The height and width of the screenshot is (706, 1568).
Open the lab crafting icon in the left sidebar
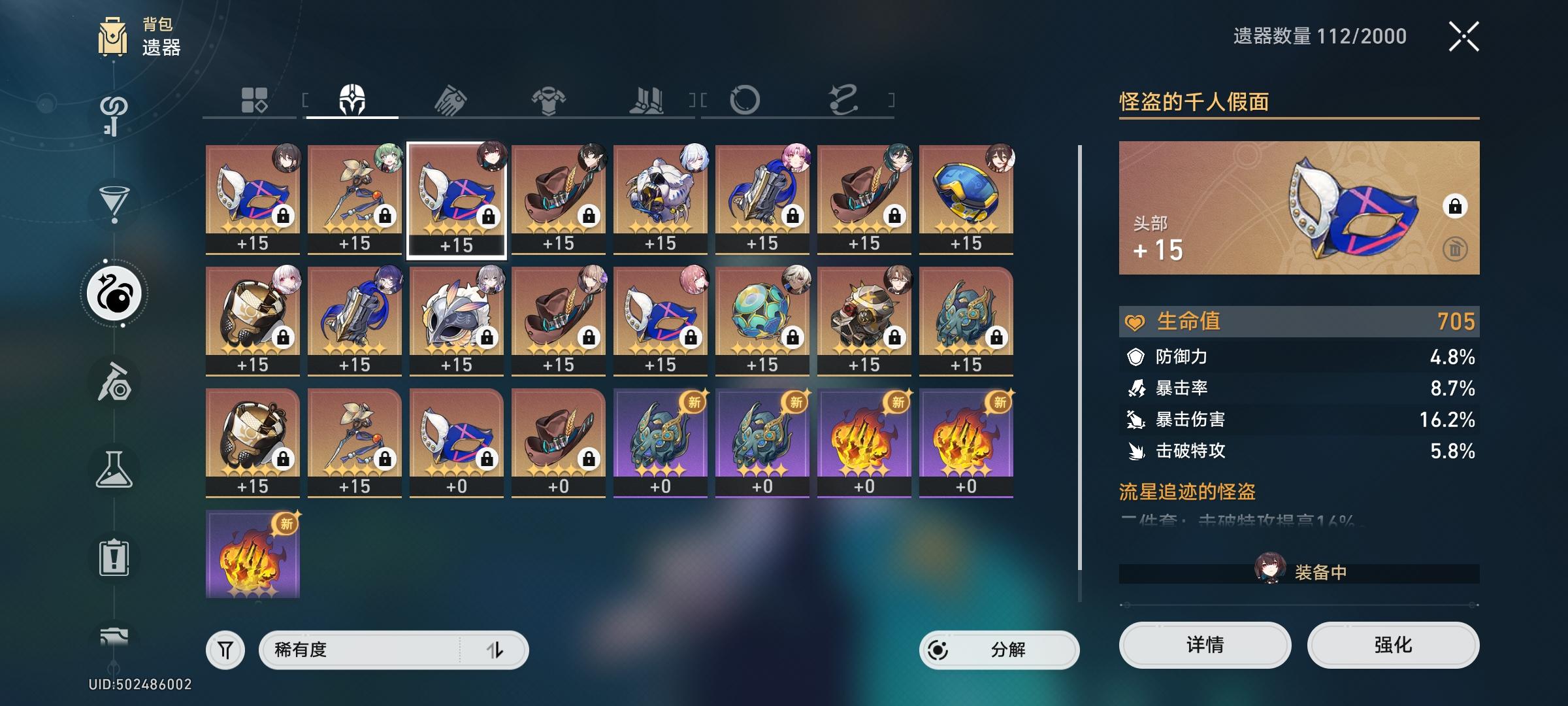tap(114, 467)
